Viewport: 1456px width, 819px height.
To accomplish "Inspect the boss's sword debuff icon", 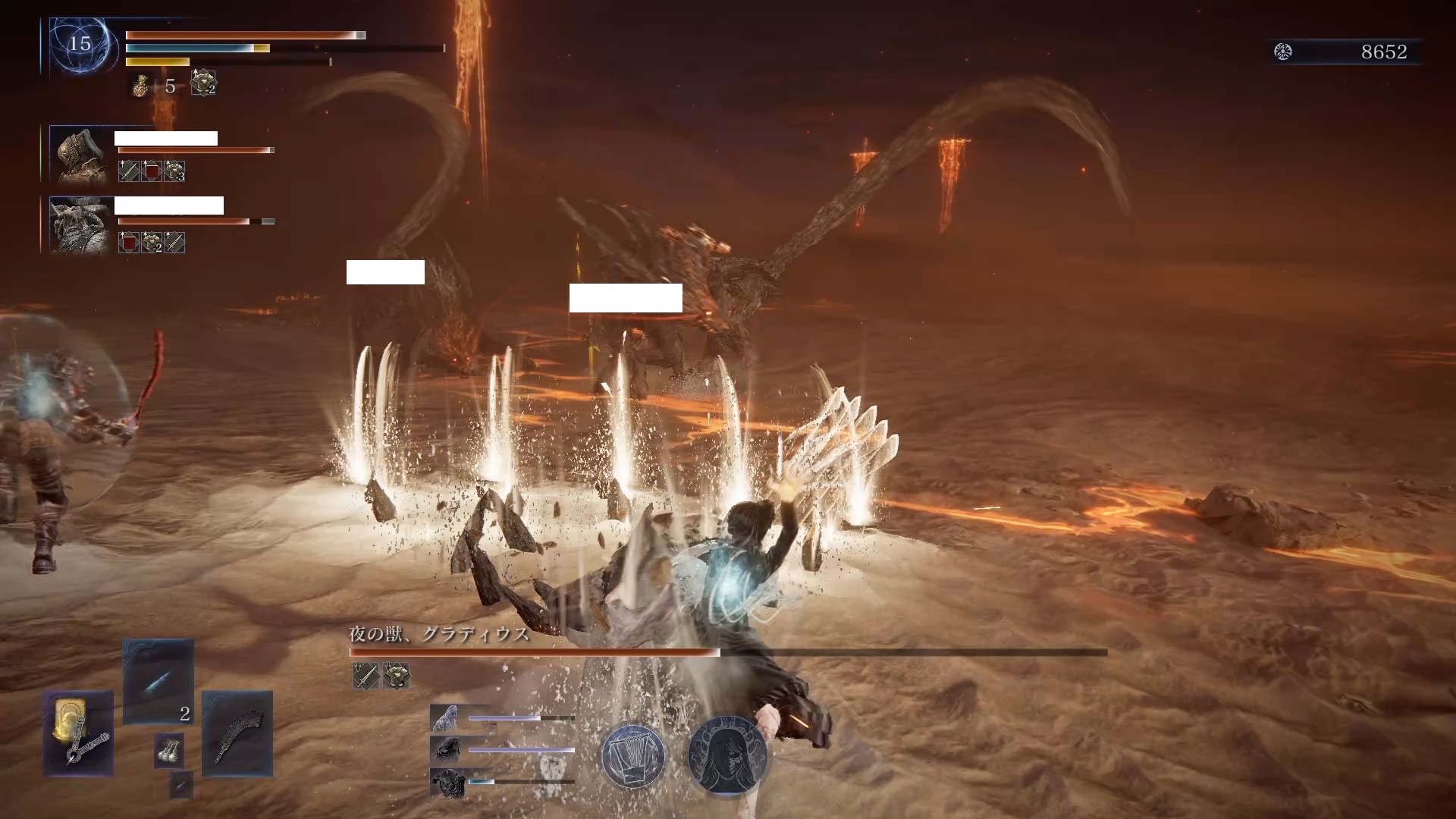I will point(366,675).
